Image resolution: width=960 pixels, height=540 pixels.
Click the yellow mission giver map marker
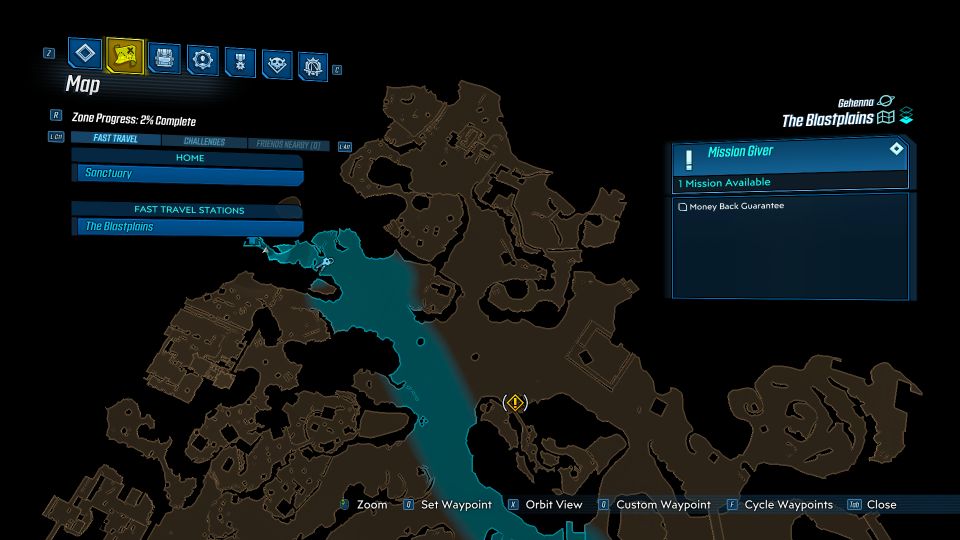pyautogui.click(x=514, y=403)
